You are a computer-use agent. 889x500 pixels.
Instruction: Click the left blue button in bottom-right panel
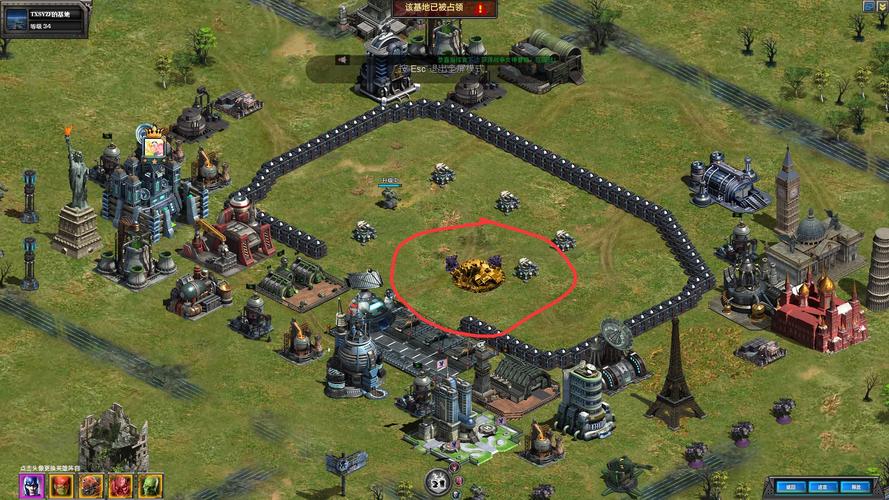[789, 487]
